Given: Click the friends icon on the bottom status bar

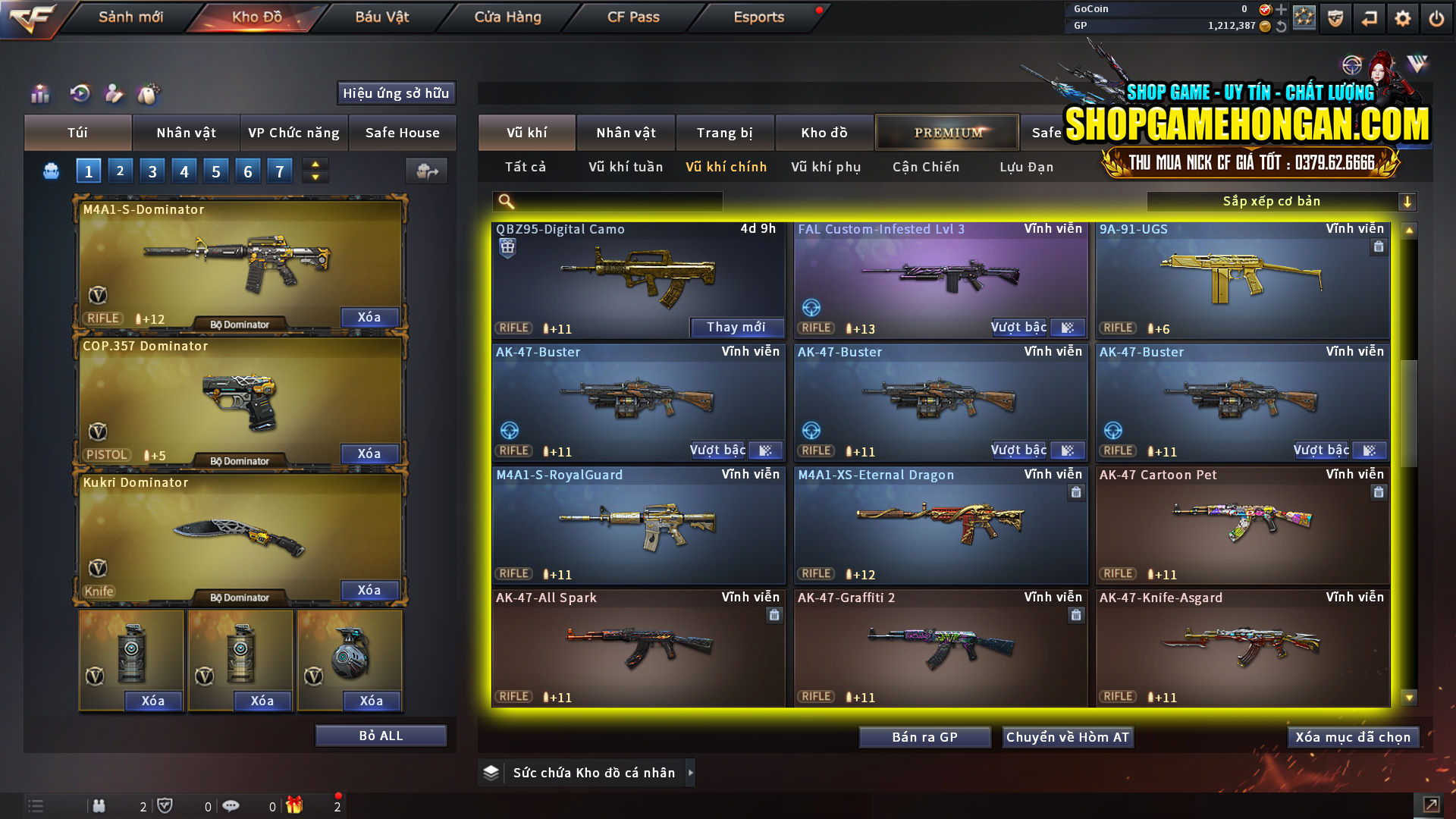Looking at the screenshot, I should 99,805.
